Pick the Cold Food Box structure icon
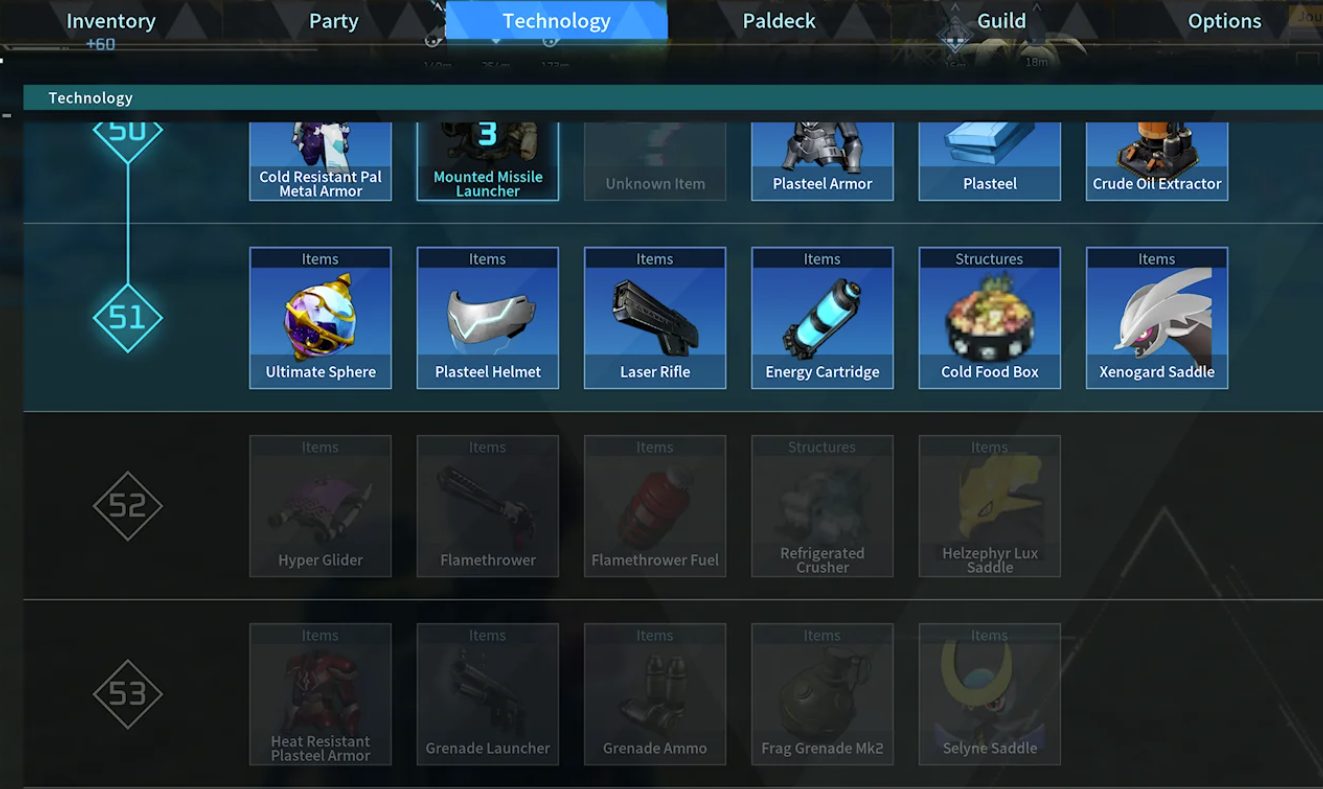 (x=989, y=315)
